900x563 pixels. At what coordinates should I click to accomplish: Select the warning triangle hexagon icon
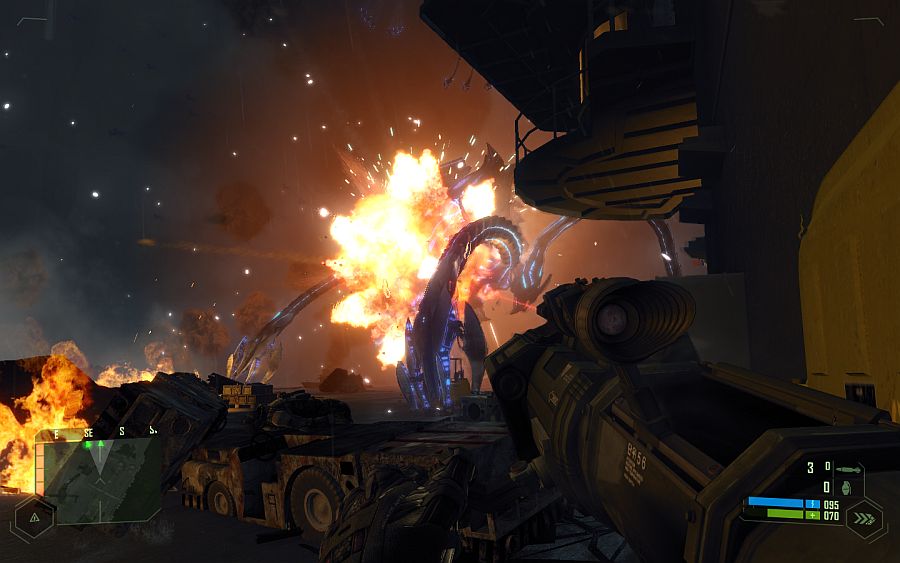click(35, 517)
